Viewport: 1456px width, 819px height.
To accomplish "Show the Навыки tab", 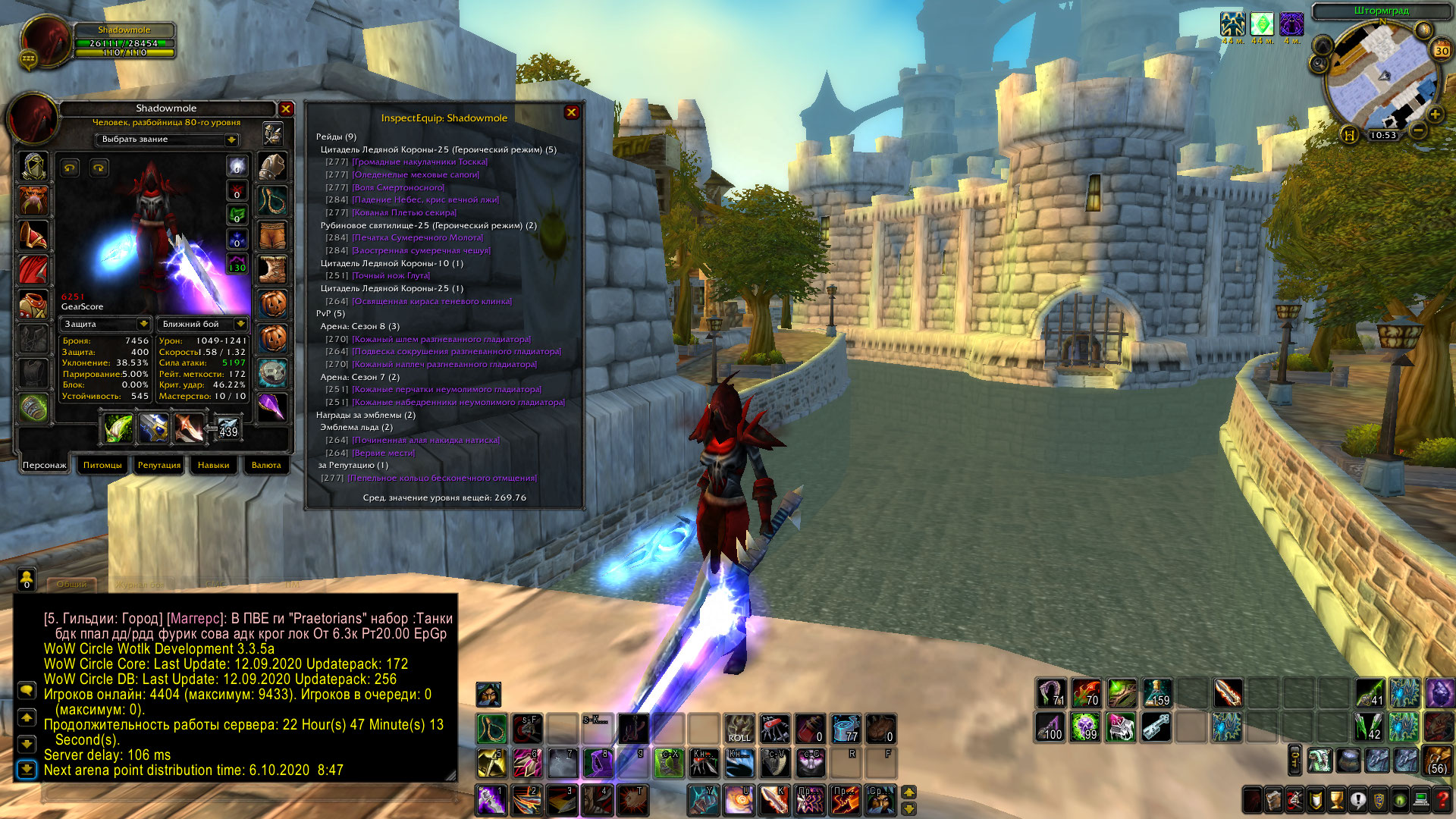I will tap(213, 465).
